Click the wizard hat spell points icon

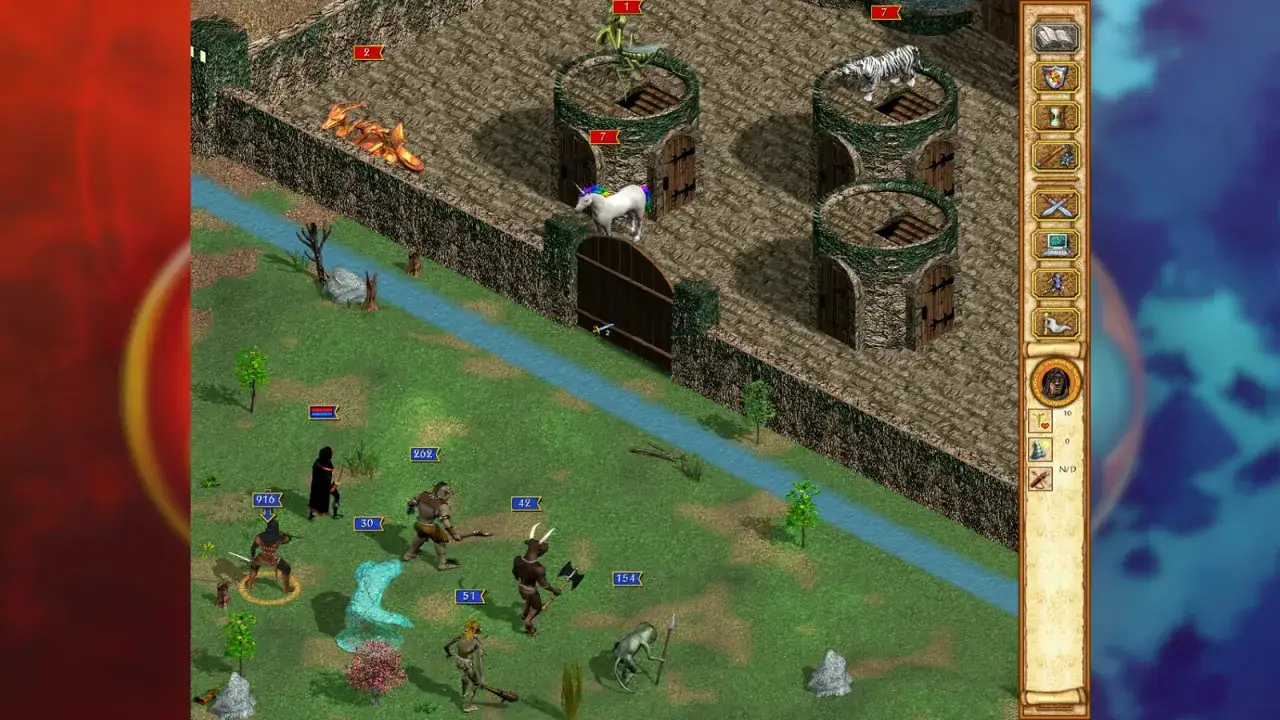1041,448
